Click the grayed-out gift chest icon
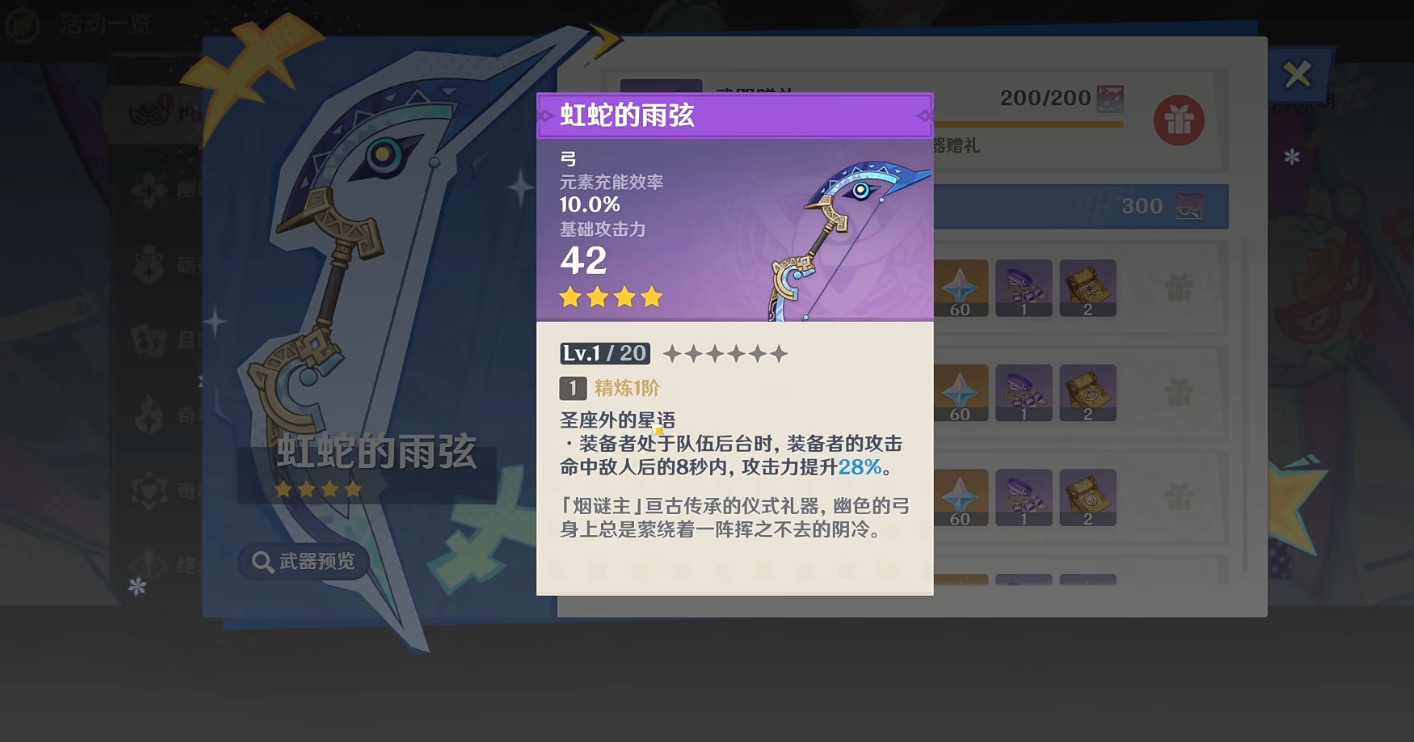The width and height of the screenshot is (1414, 742). (x=1177, y=287)
